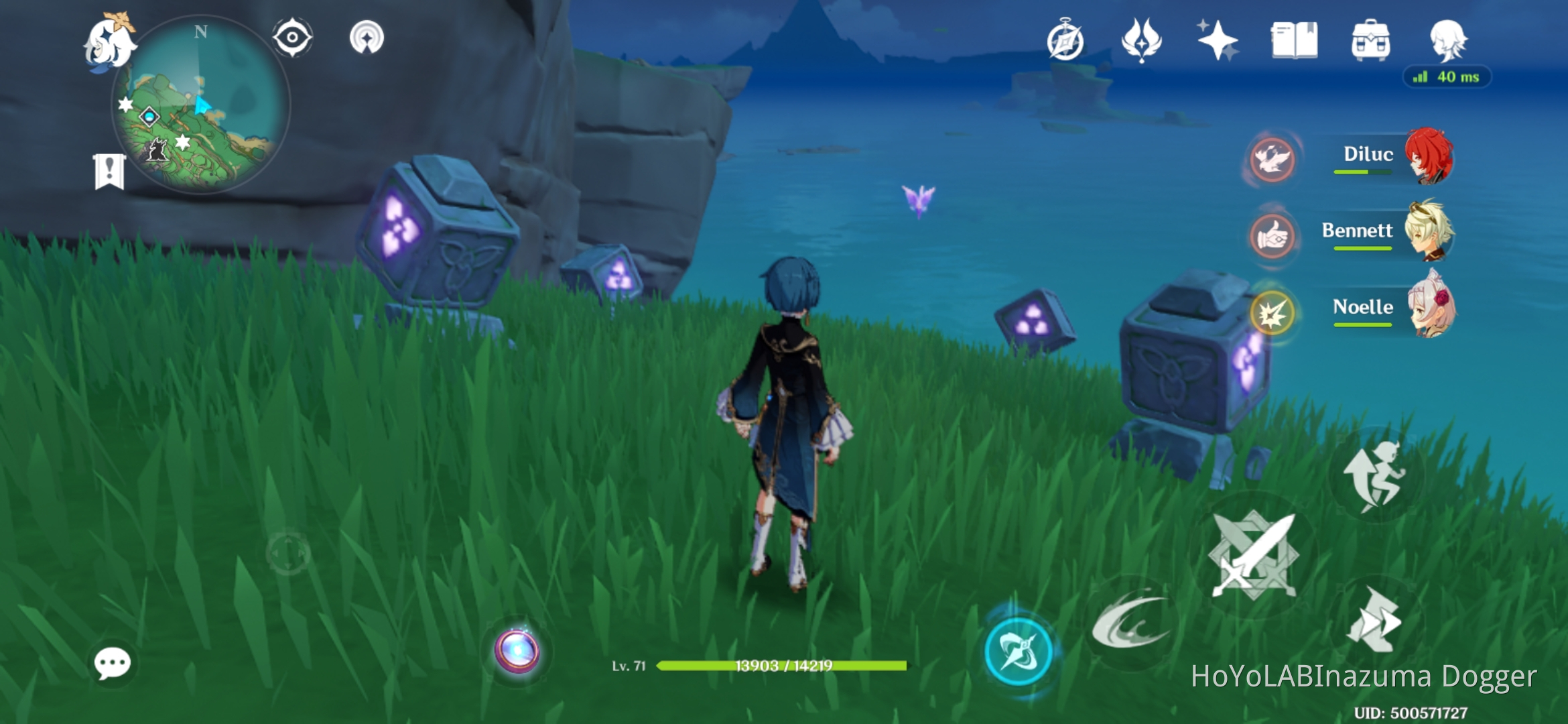Open the Wish menu star icon
This screenshot has width=1568, height=724.
[1220, 42]
